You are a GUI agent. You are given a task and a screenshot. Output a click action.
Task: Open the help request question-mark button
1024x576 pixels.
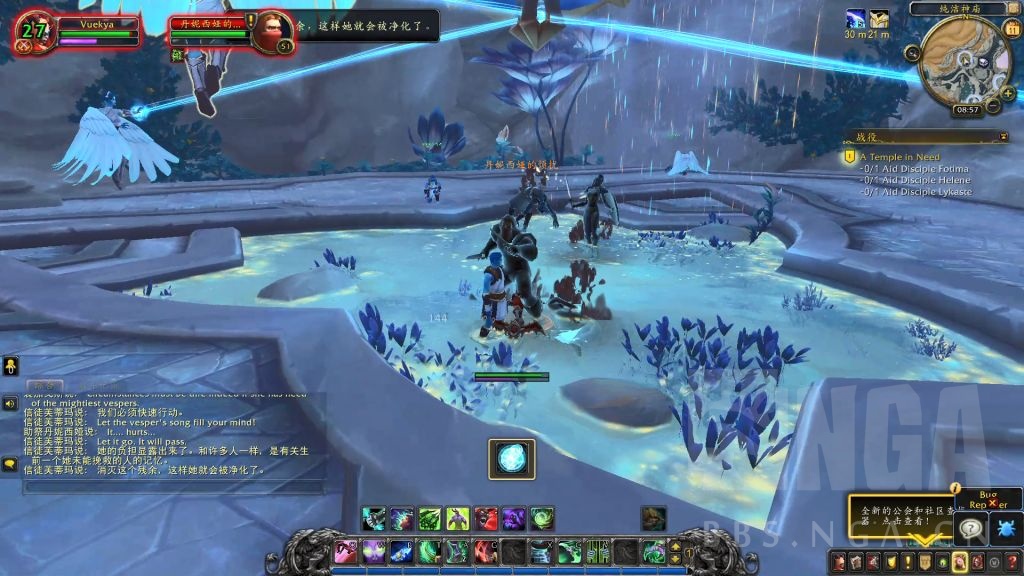click(x=970, y=528)
